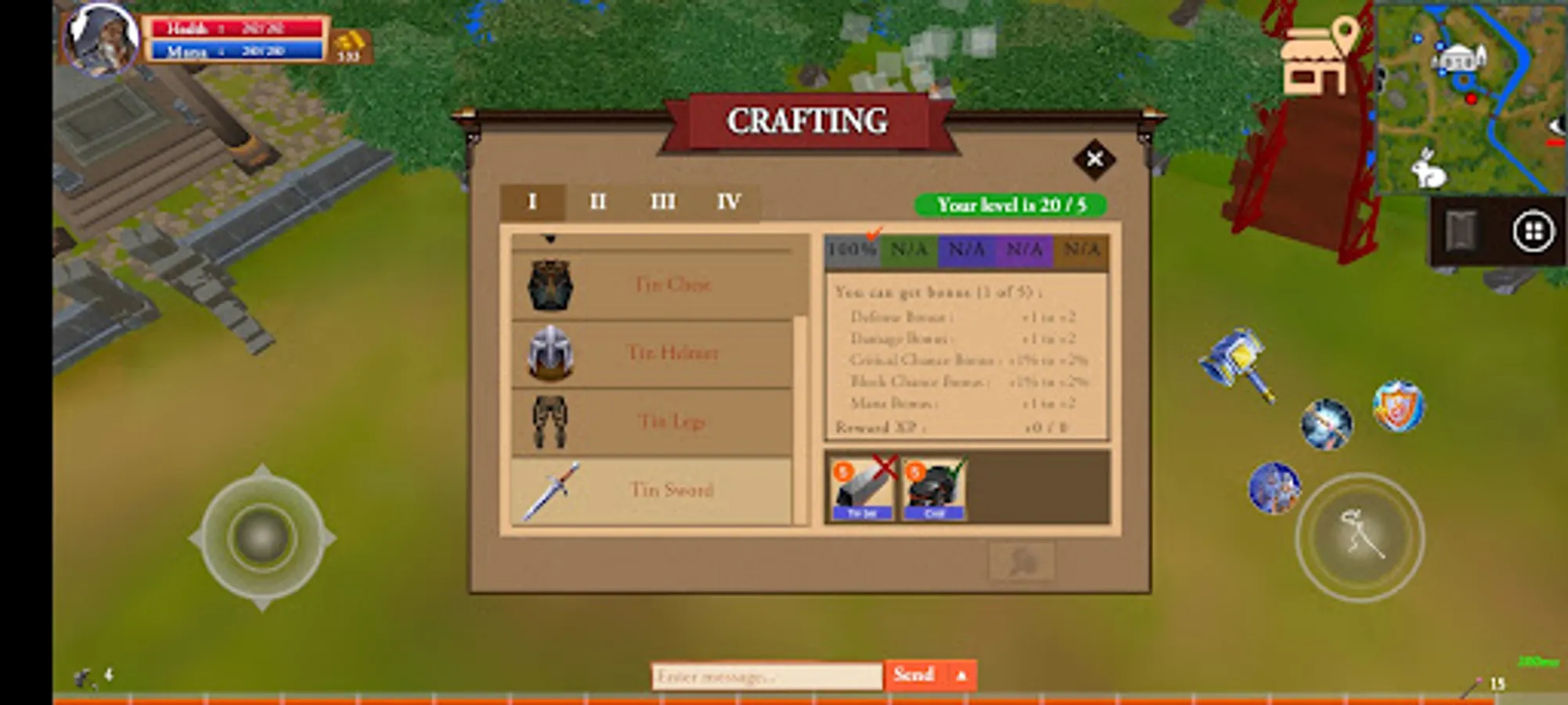
Task: Tap the gold coins currency icon
Action: (350, 41)
